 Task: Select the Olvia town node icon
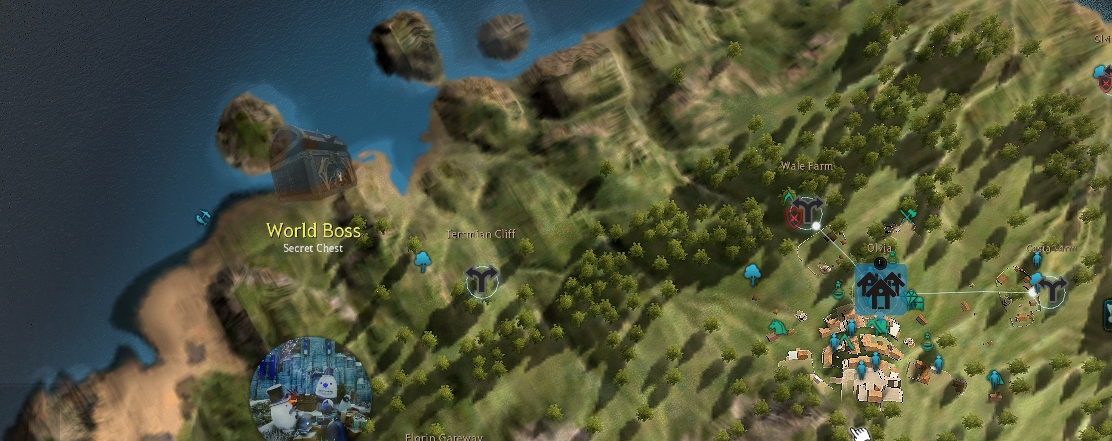coord(881,287)
